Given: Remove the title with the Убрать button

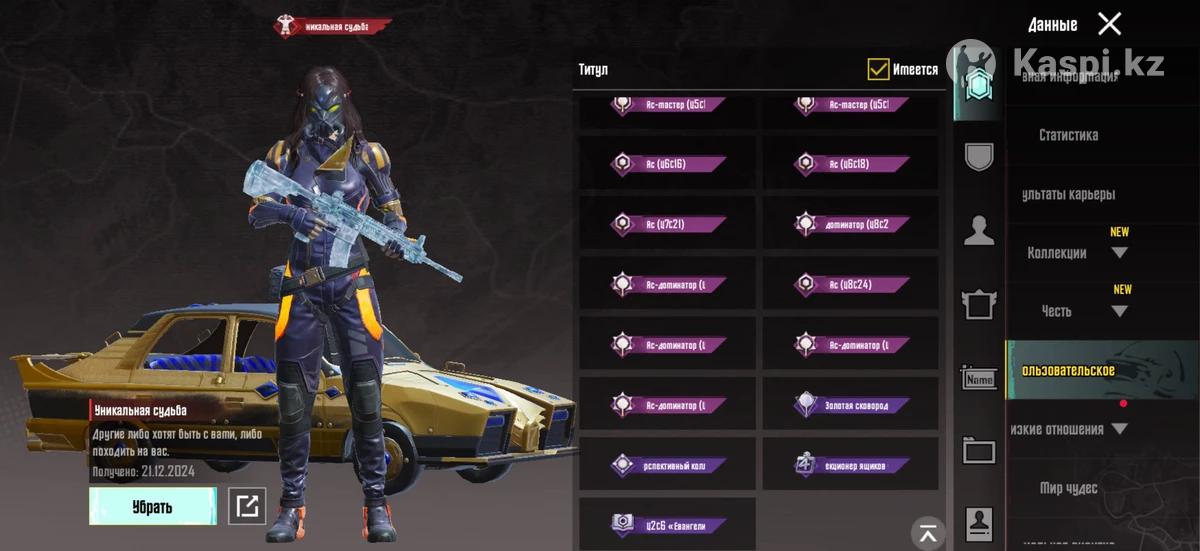Looking at the screenshot, I should (x=152, y=506).
